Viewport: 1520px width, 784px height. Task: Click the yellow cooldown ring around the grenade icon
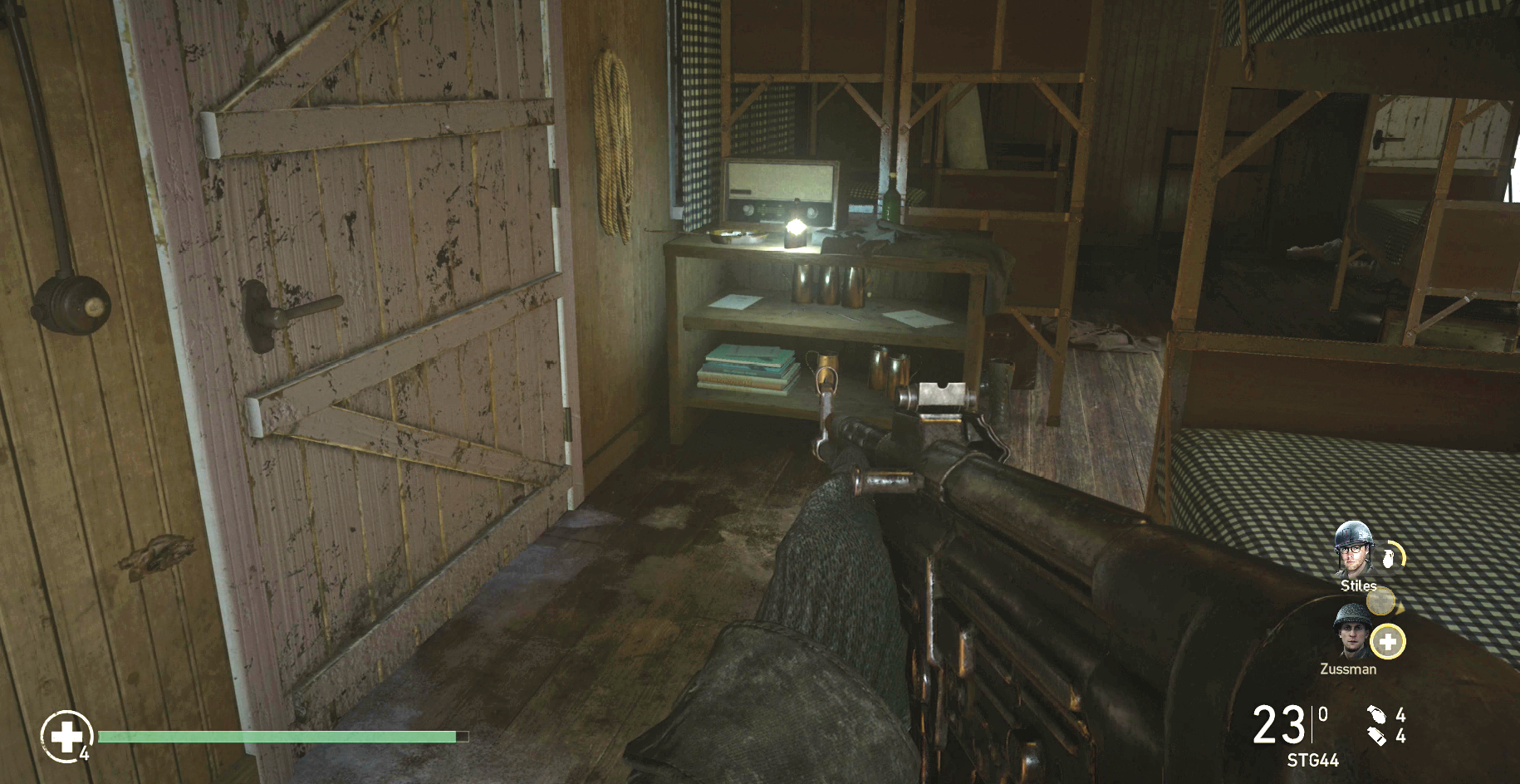pyautogui.click(x=1400, y=550)
